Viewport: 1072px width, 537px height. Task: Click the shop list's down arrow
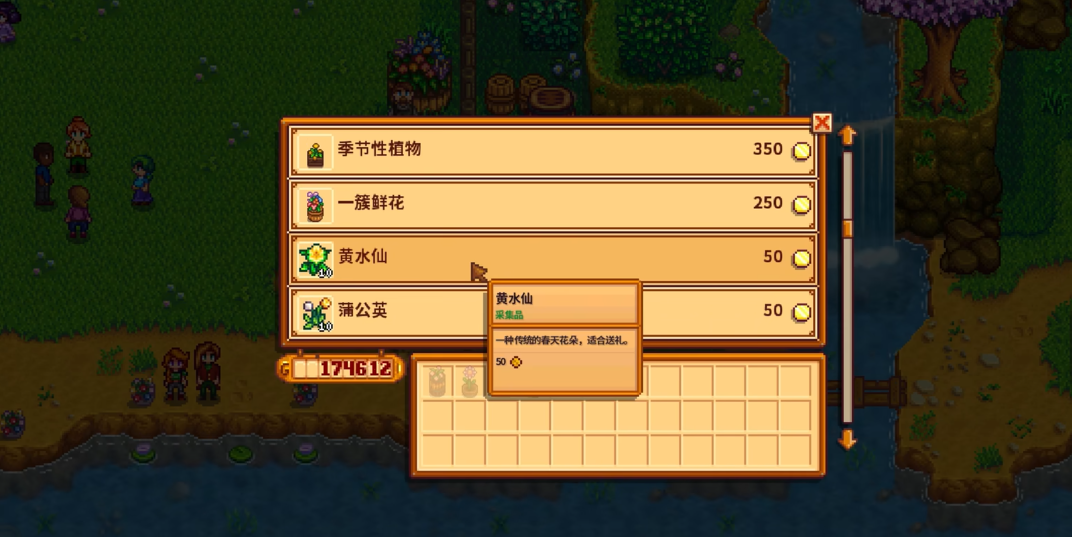(848, 439)
